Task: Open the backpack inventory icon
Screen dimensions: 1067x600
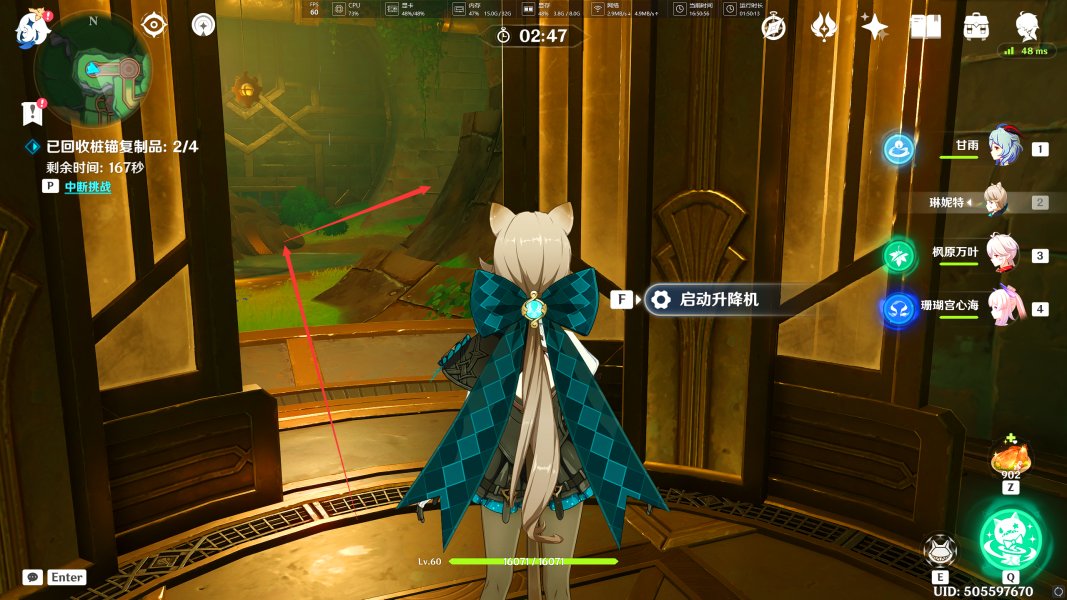Action: pyautogui.click(x=976, y=27)
